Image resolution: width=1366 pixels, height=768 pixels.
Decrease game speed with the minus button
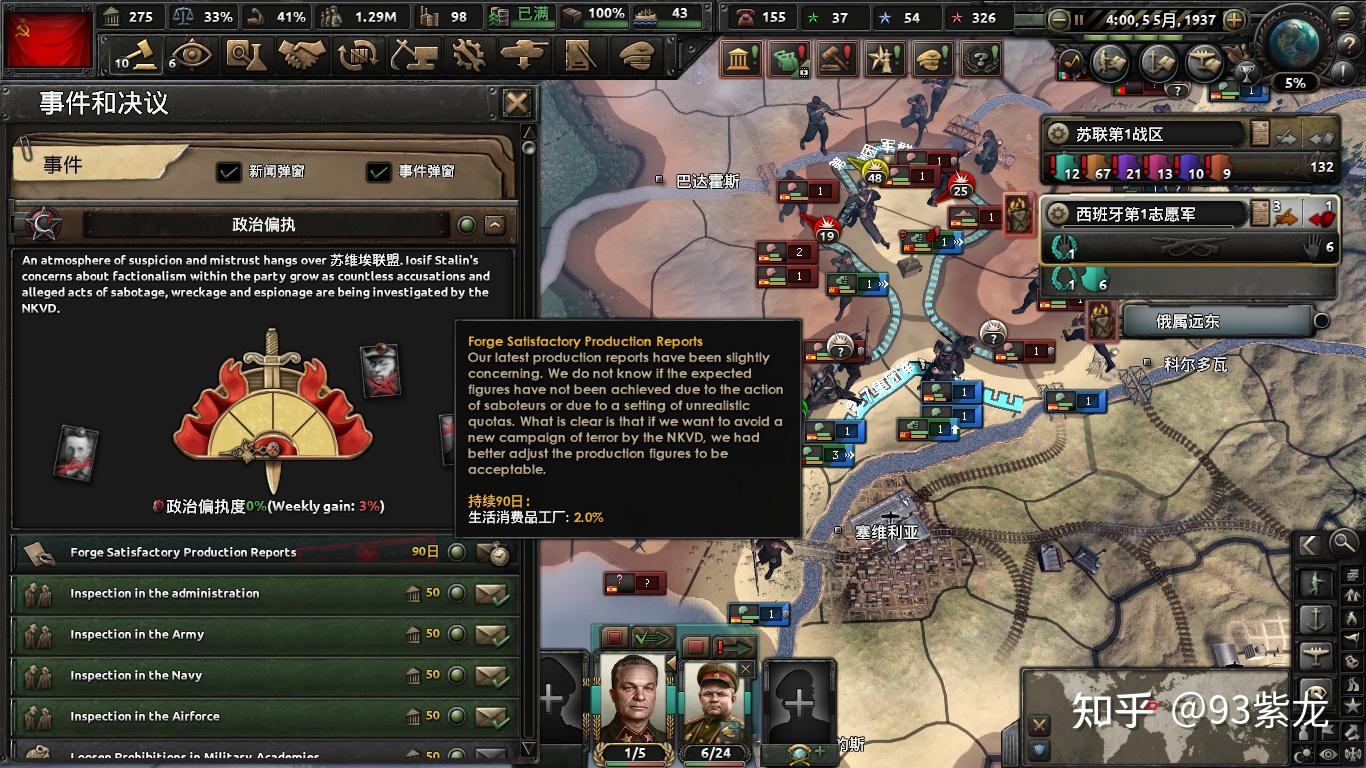[x=1059, y=19]
